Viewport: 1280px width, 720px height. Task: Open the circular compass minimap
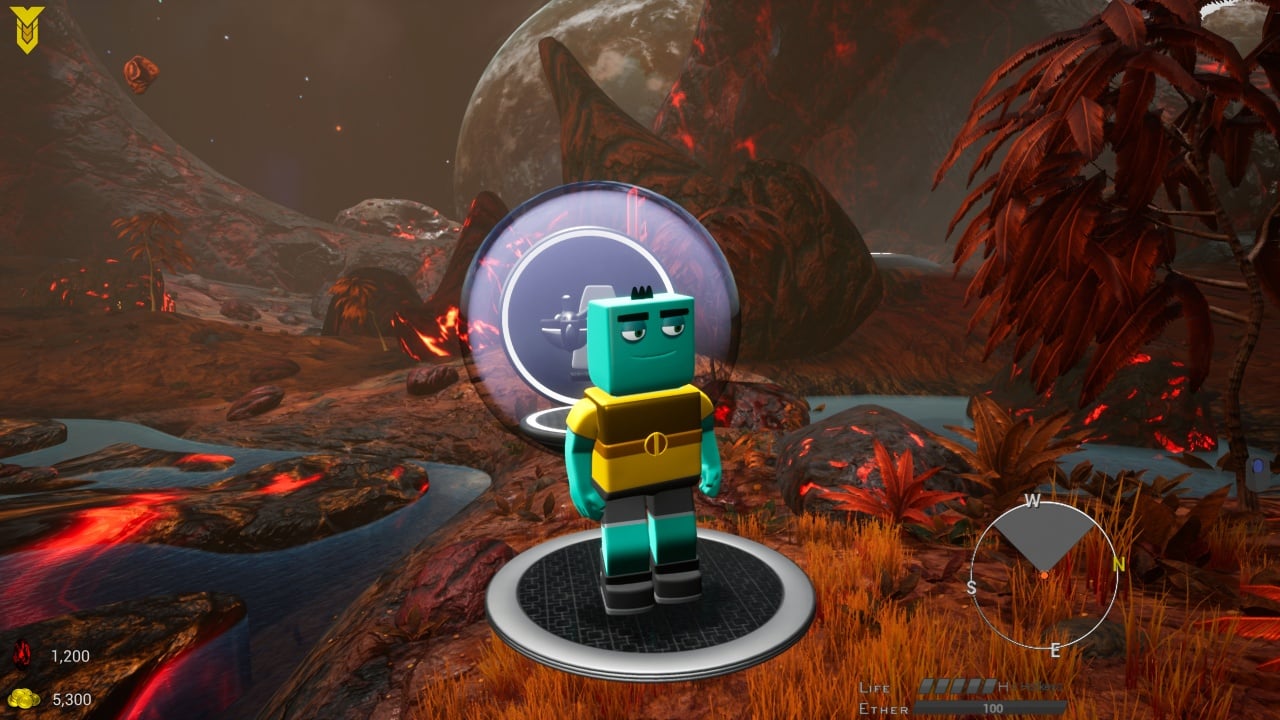tap(1043, 574)
